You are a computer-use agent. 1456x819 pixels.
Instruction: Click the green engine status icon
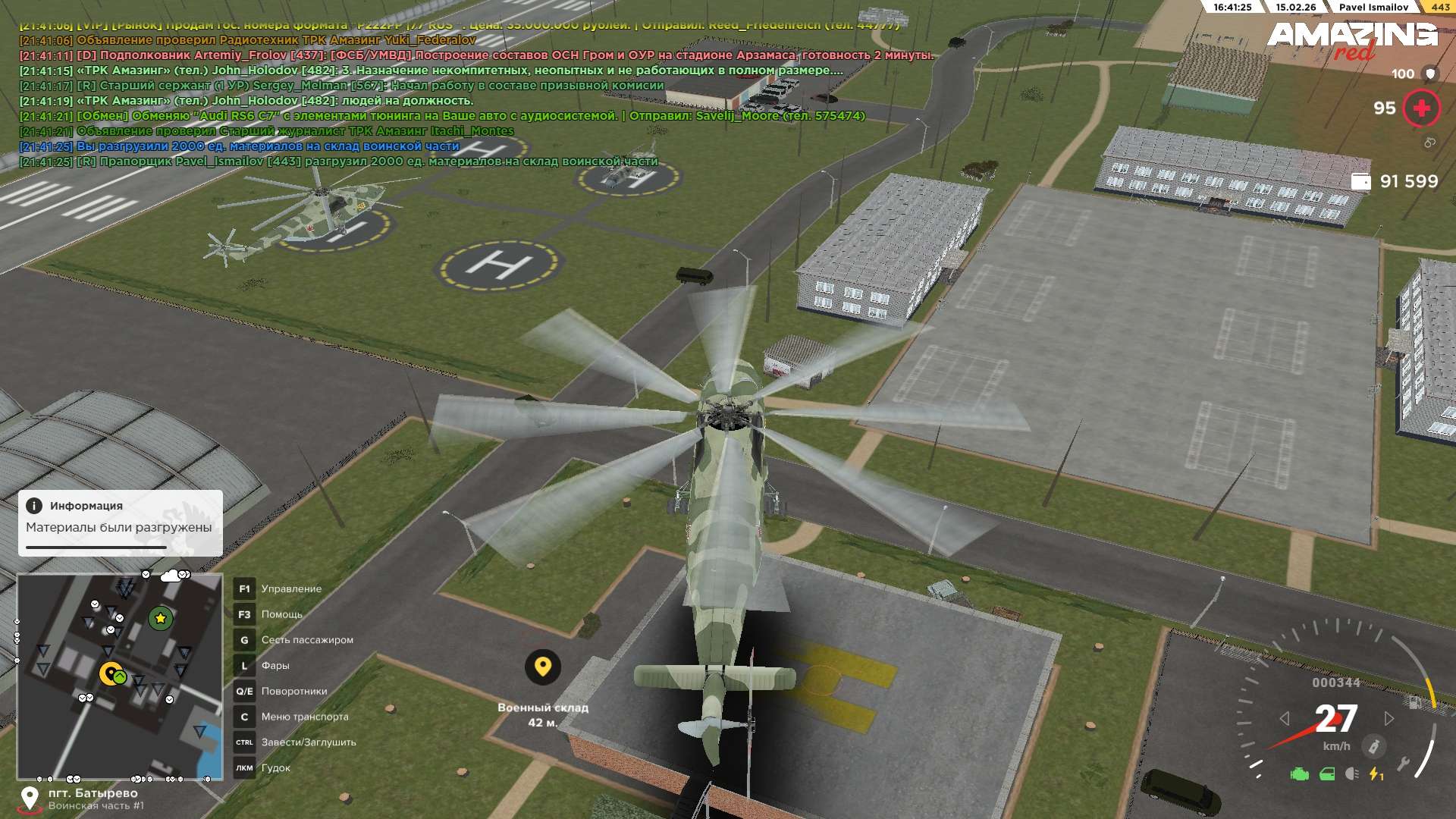pos(1299,774)
